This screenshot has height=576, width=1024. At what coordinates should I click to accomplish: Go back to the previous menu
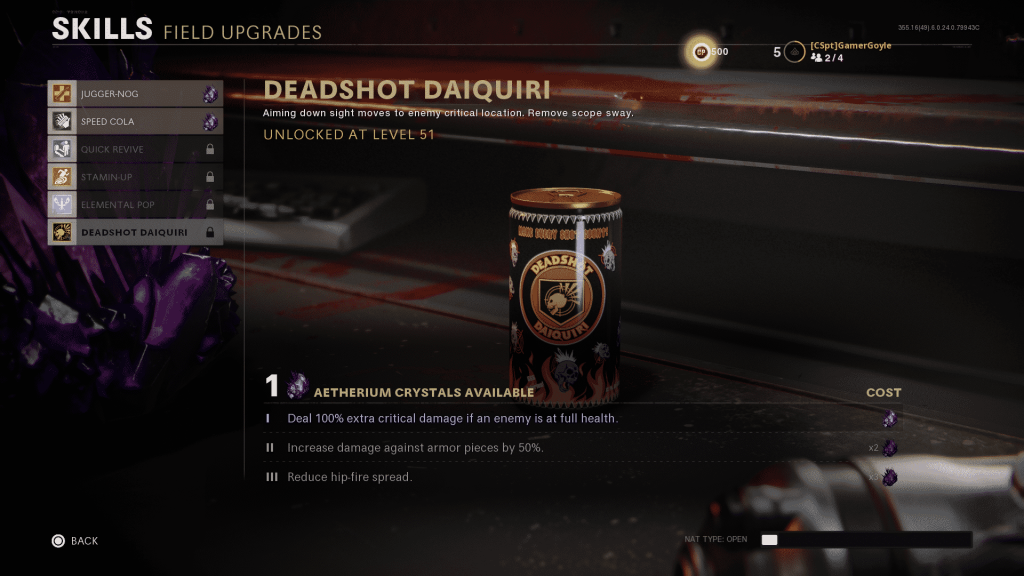(x=75, y=541)
